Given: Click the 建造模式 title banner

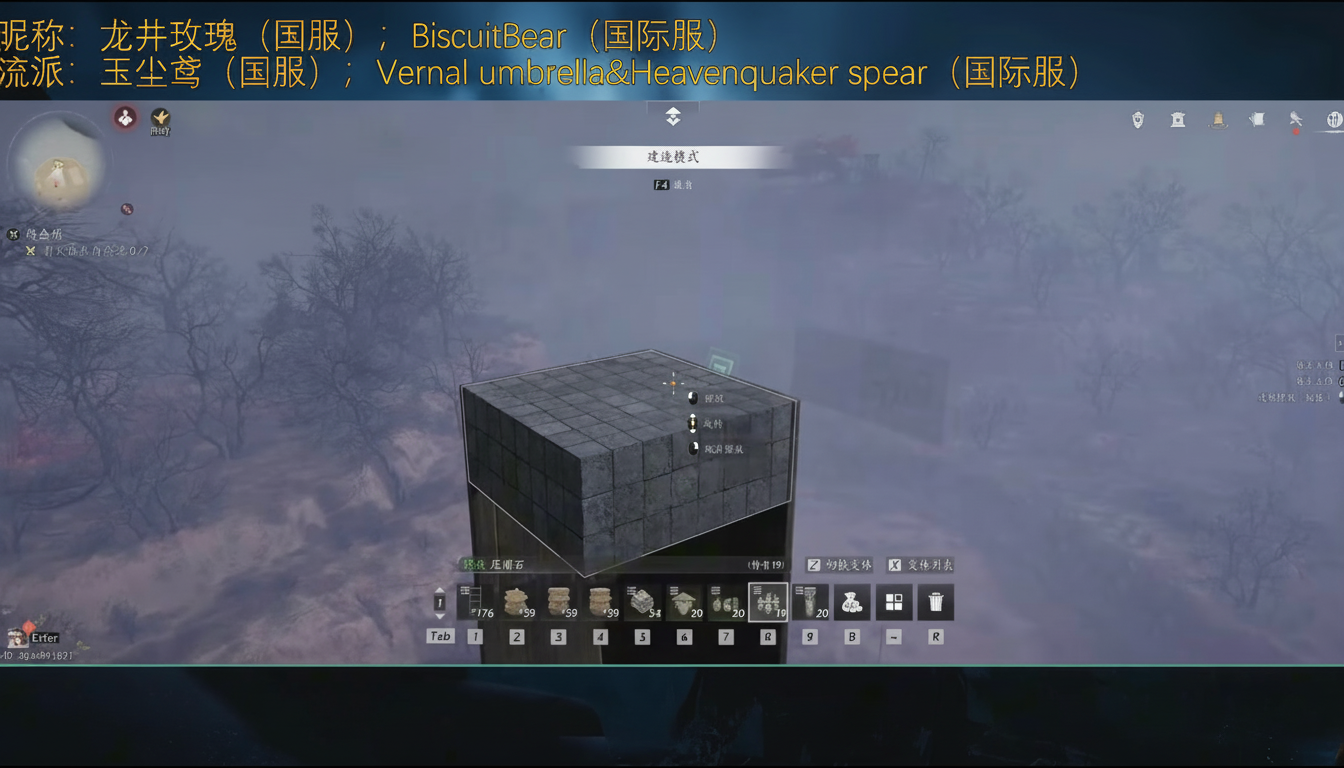Looking at the screenshot, I should tap(672, 157).
